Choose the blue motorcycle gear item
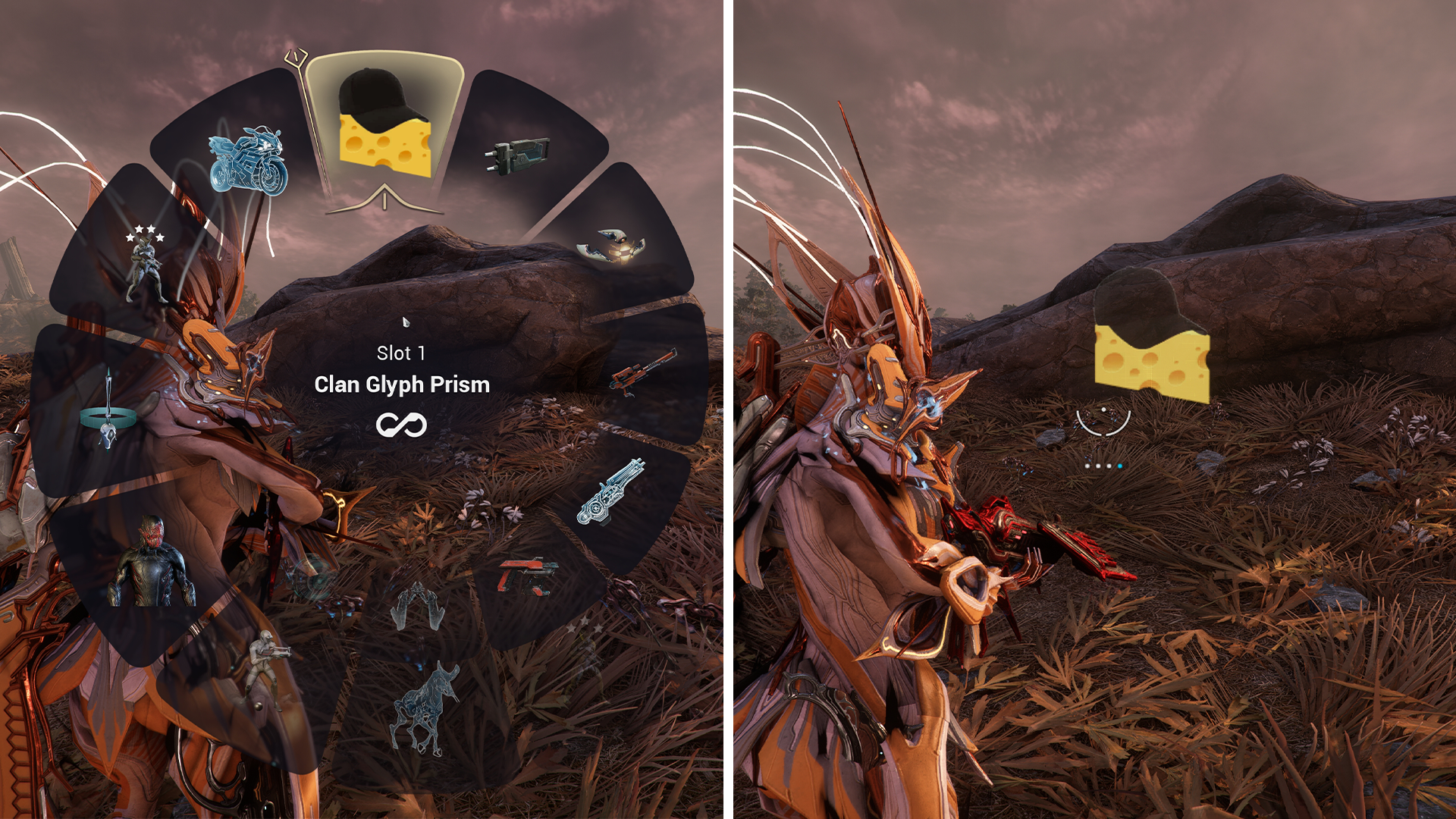This screenshot has width=1456, height=819. [x=249, y=162]
